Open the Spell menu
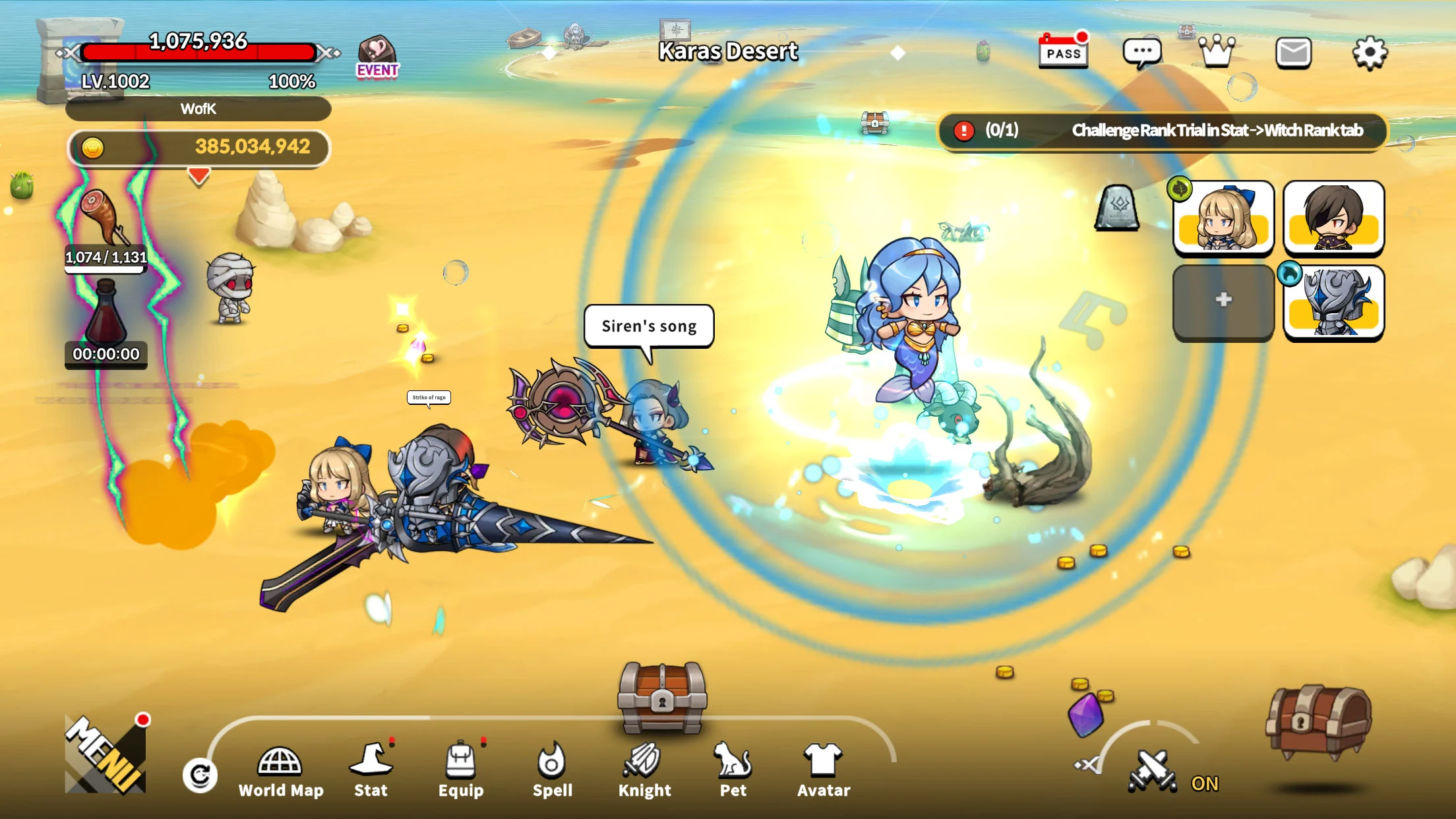The height and width of the screenshot is (819, 1456). (x=552, y=772)
